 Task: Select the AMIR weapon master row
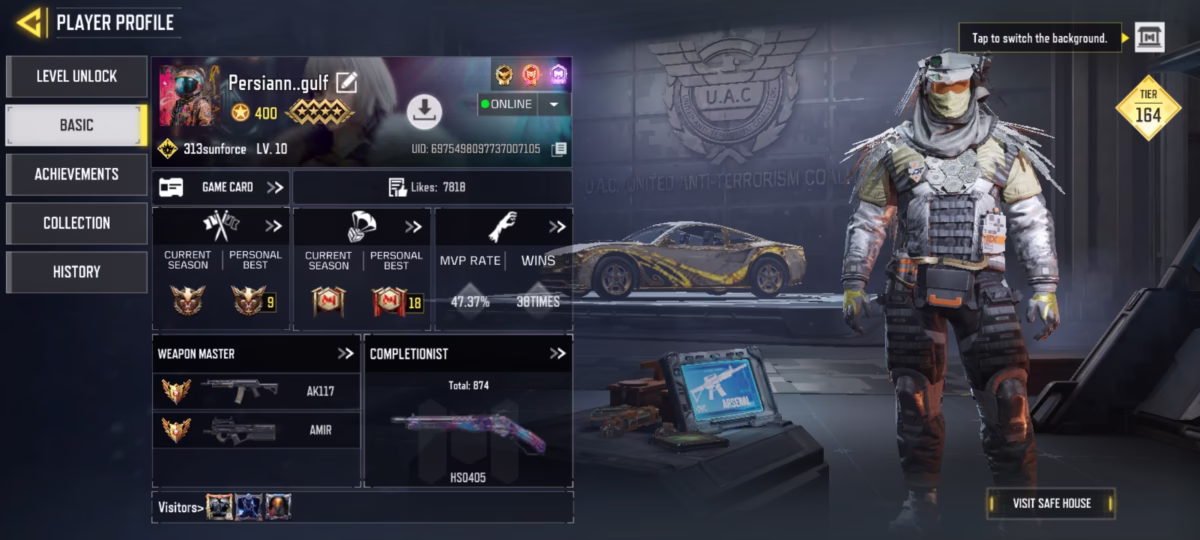[x=256, y=430]
